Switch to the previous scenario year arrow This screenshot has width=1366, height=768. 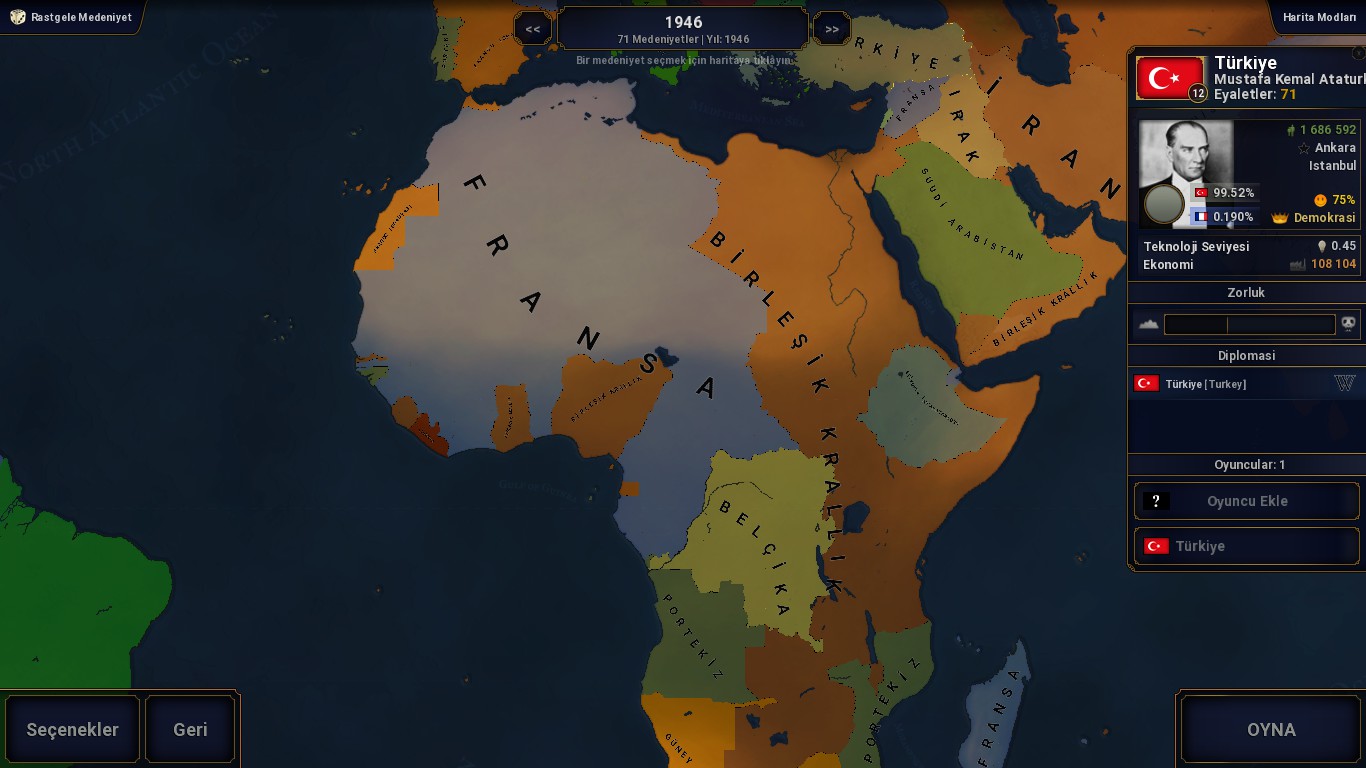pyautogui.click(x=533, y=29)
